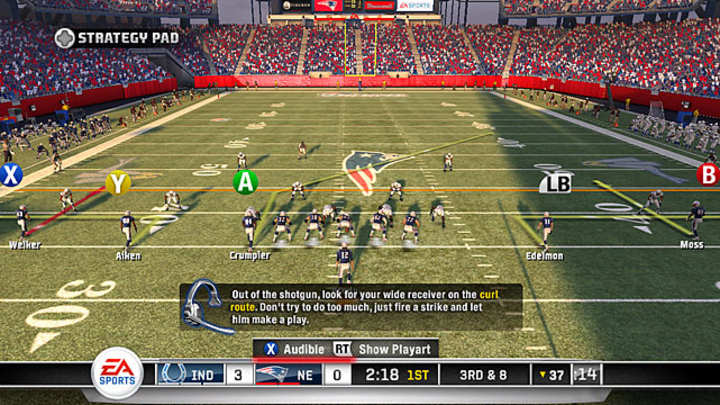Pick the Crumpler receiver name label
Screen dimensions: 720x405
click(249, 255)
